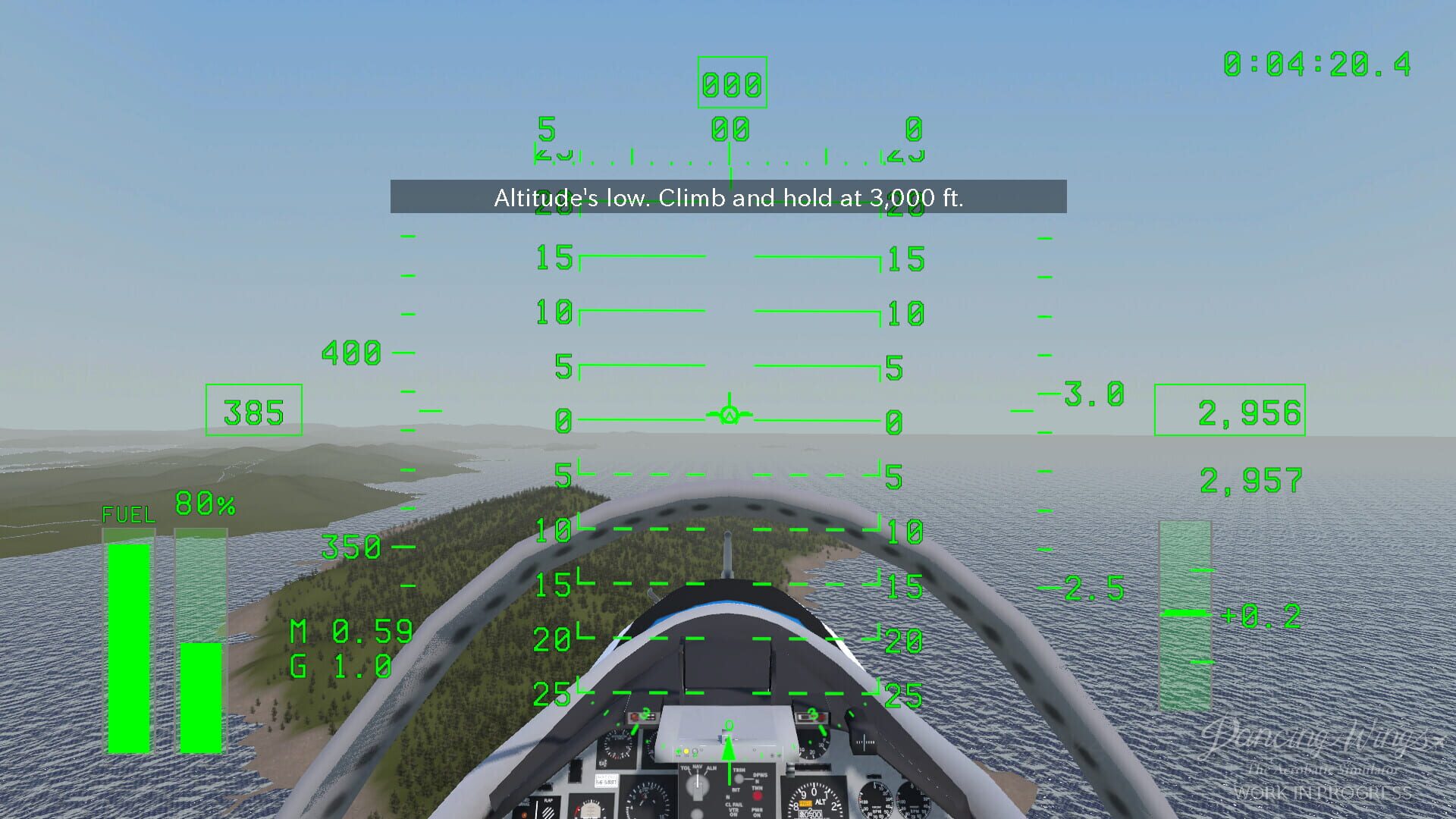The image size is (1456, 819).
Task: Select the left RPM gauge dial
Action: tap(874, 800)
